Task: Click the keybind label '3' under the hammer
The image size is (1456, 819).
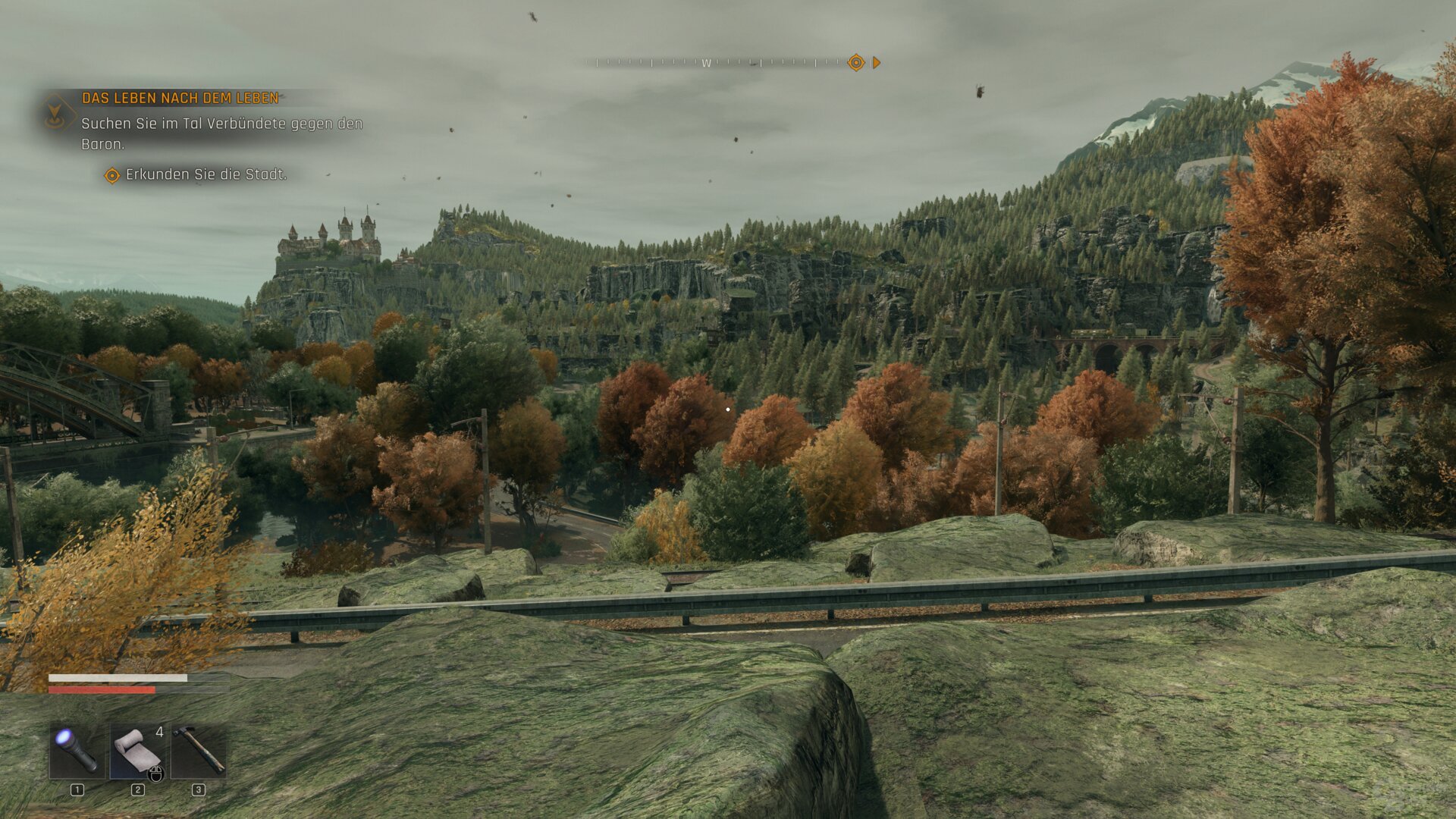Action: [199, 789]
